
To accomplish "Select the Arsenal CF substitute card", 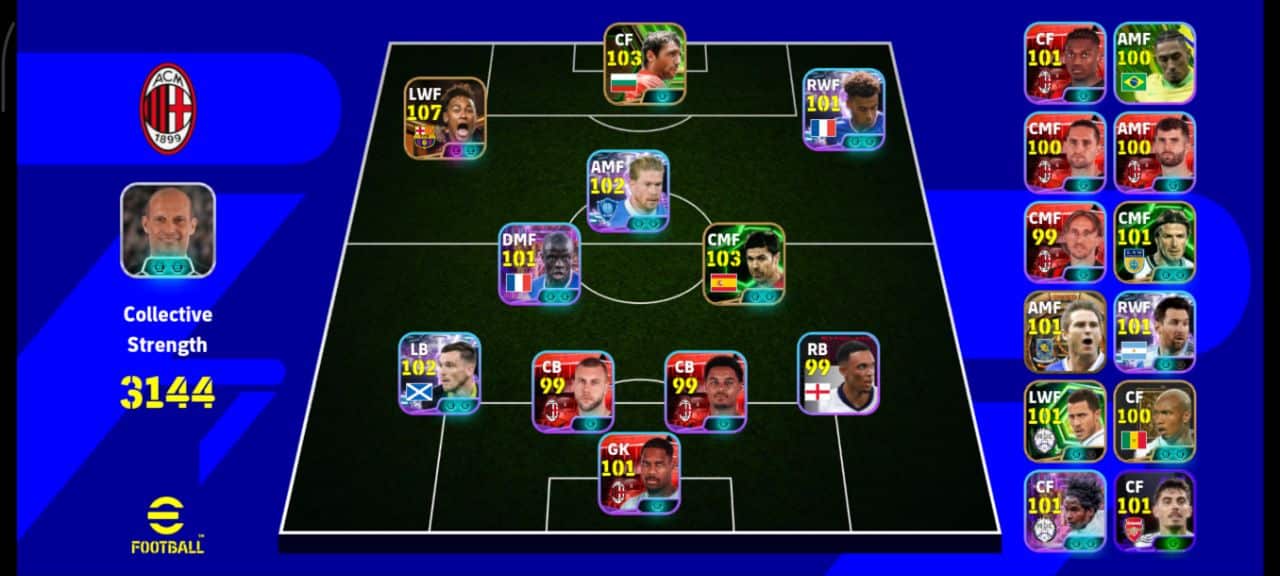I will pos(1154,511).
